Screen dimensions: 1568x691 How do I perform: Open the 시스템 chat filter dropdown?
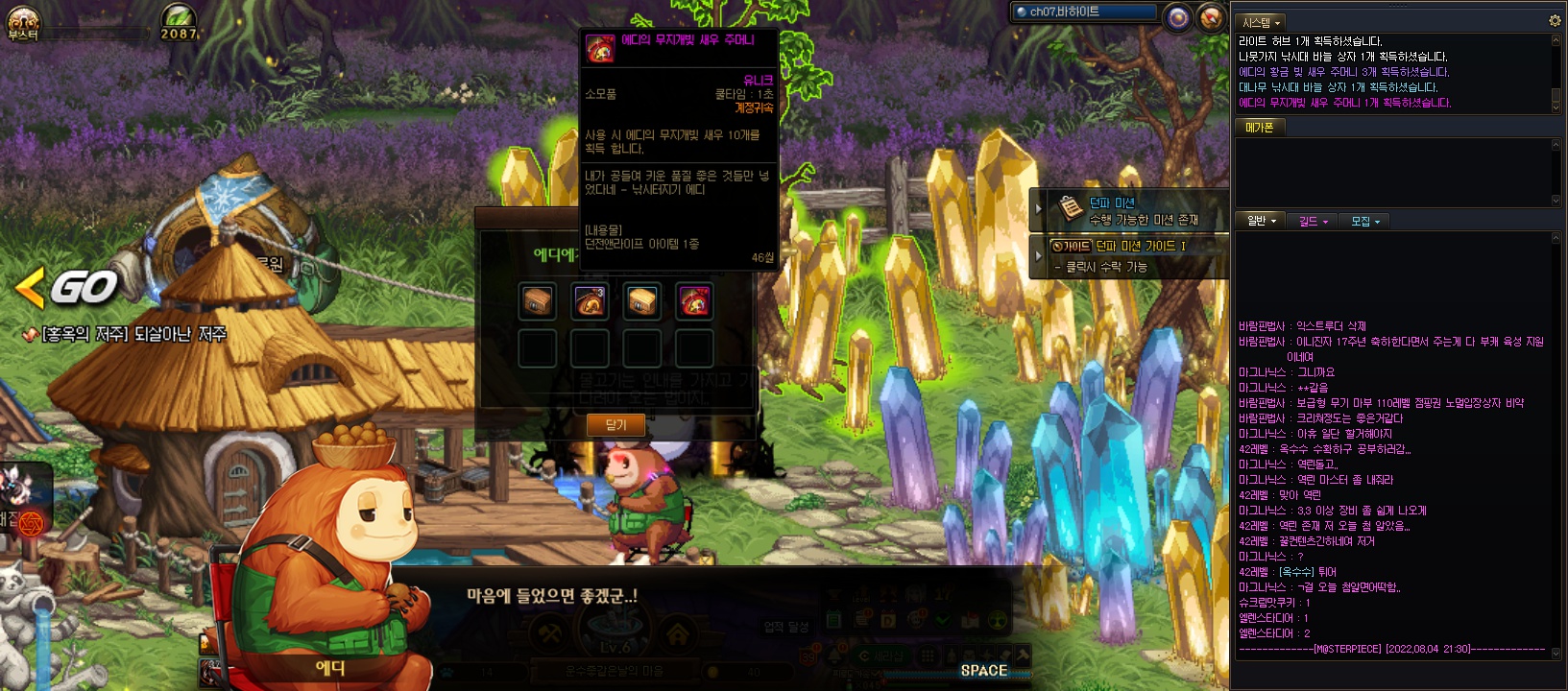(1262, 22)
